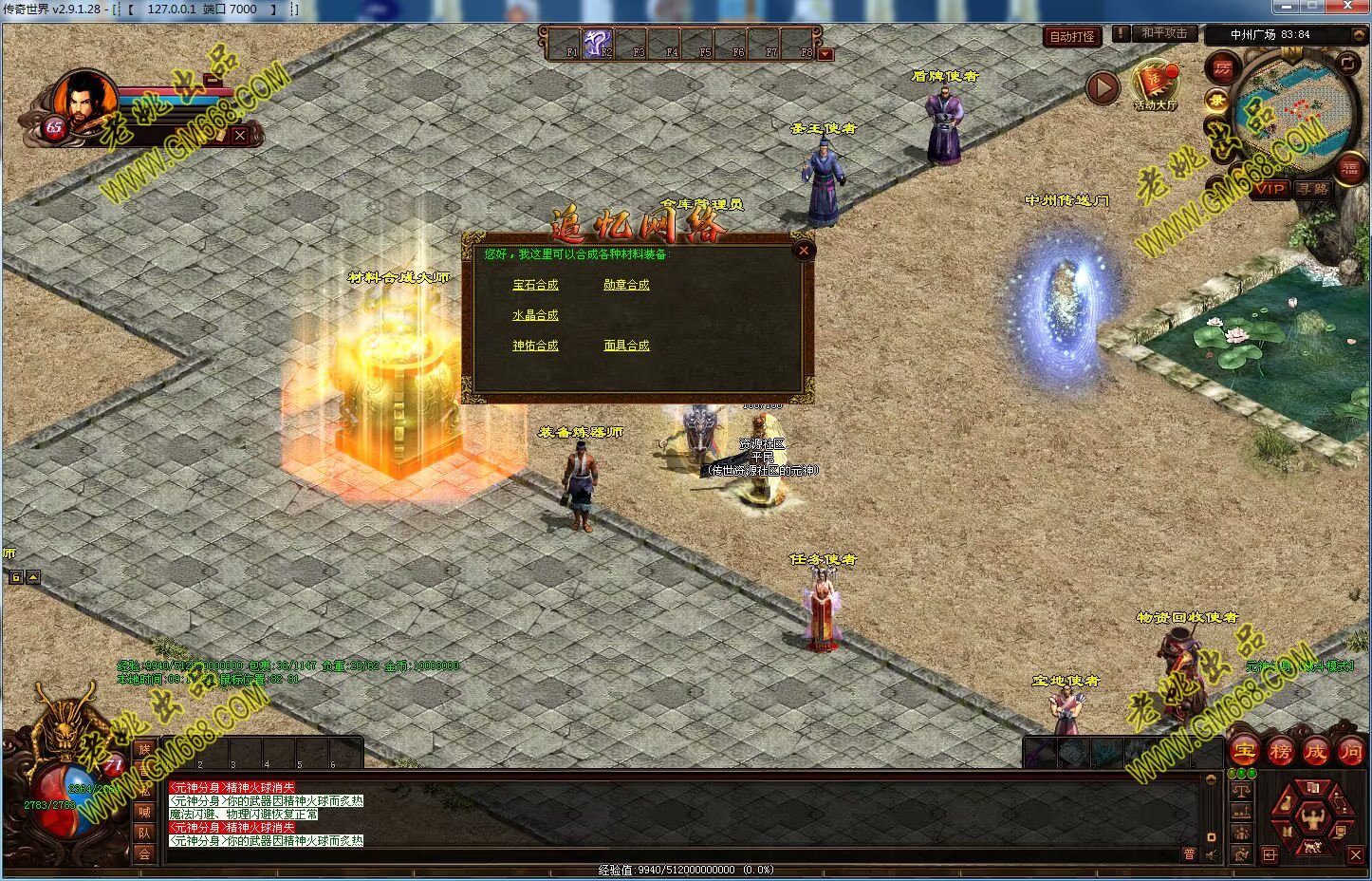Switch to the 队 team chat channel
The height and width of the screenshot is (881, 1372).
(x=144, y=833)
